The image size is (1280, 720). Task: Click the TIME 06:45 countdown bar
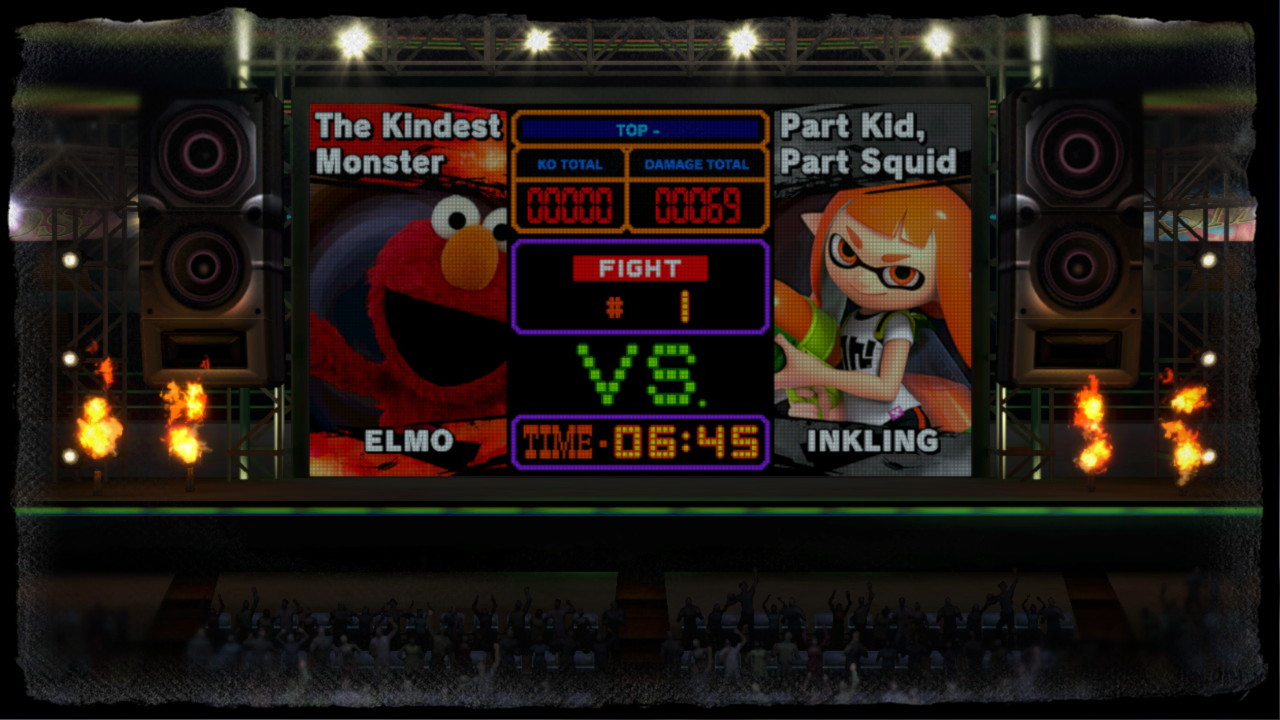(640, 440)
